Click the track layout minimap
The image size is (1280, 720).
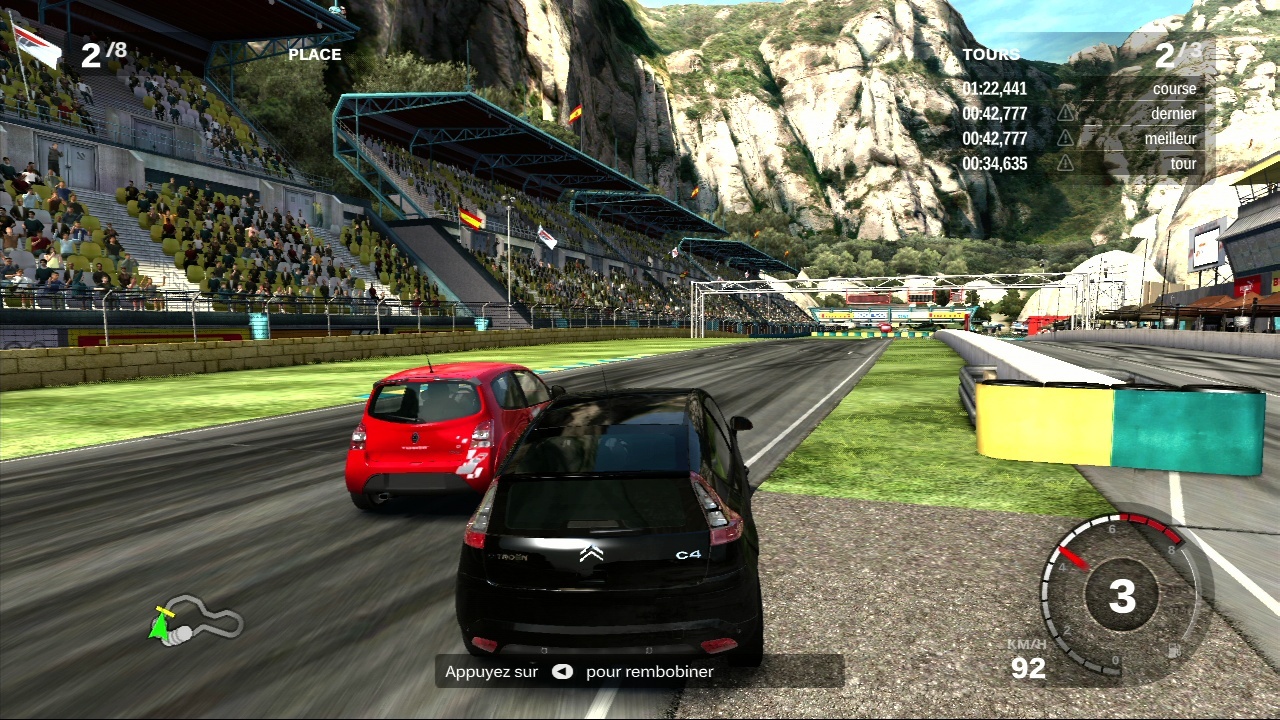tap(196, 620)
